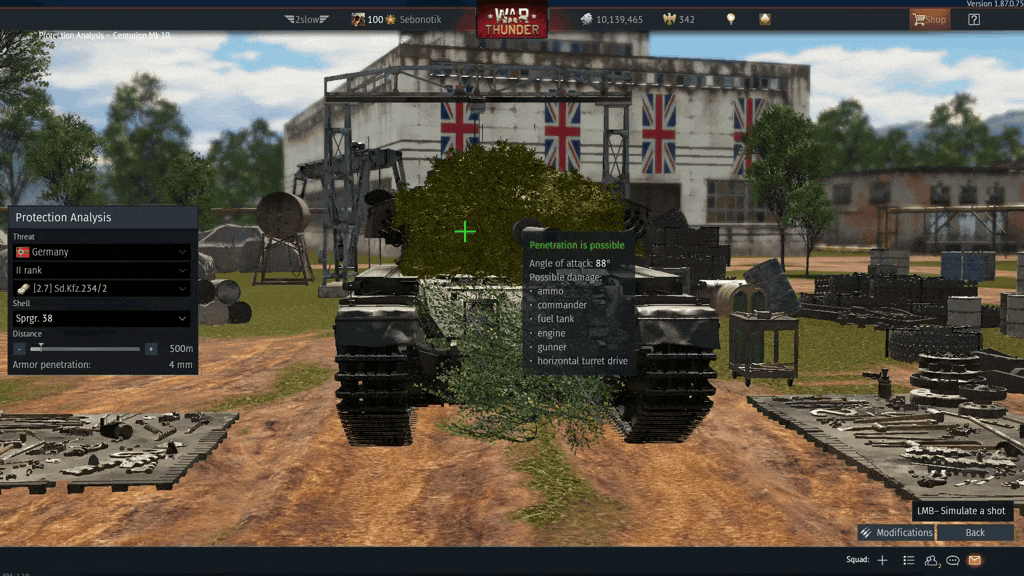Open the help question mark button
This screenshot has width=1024, height=576.
point(974,19)
